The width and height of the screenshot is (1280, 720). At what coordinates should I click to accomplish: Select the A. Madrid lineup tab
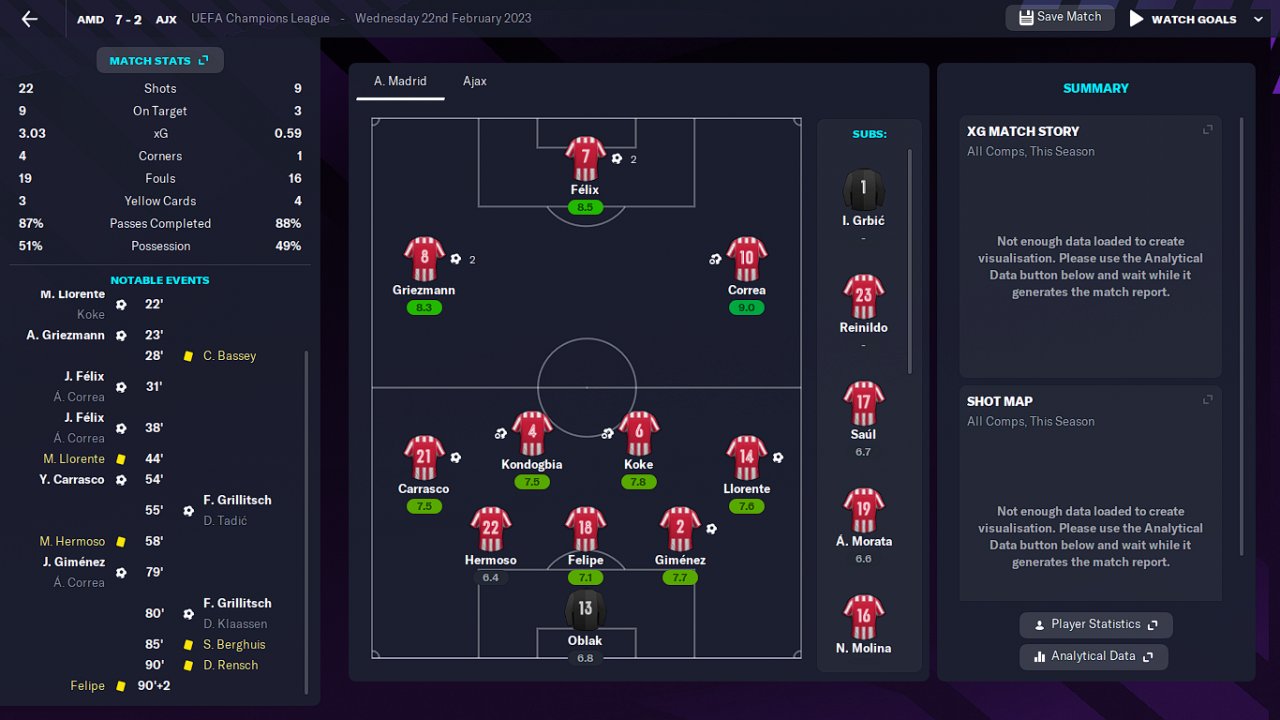(400, 81)
